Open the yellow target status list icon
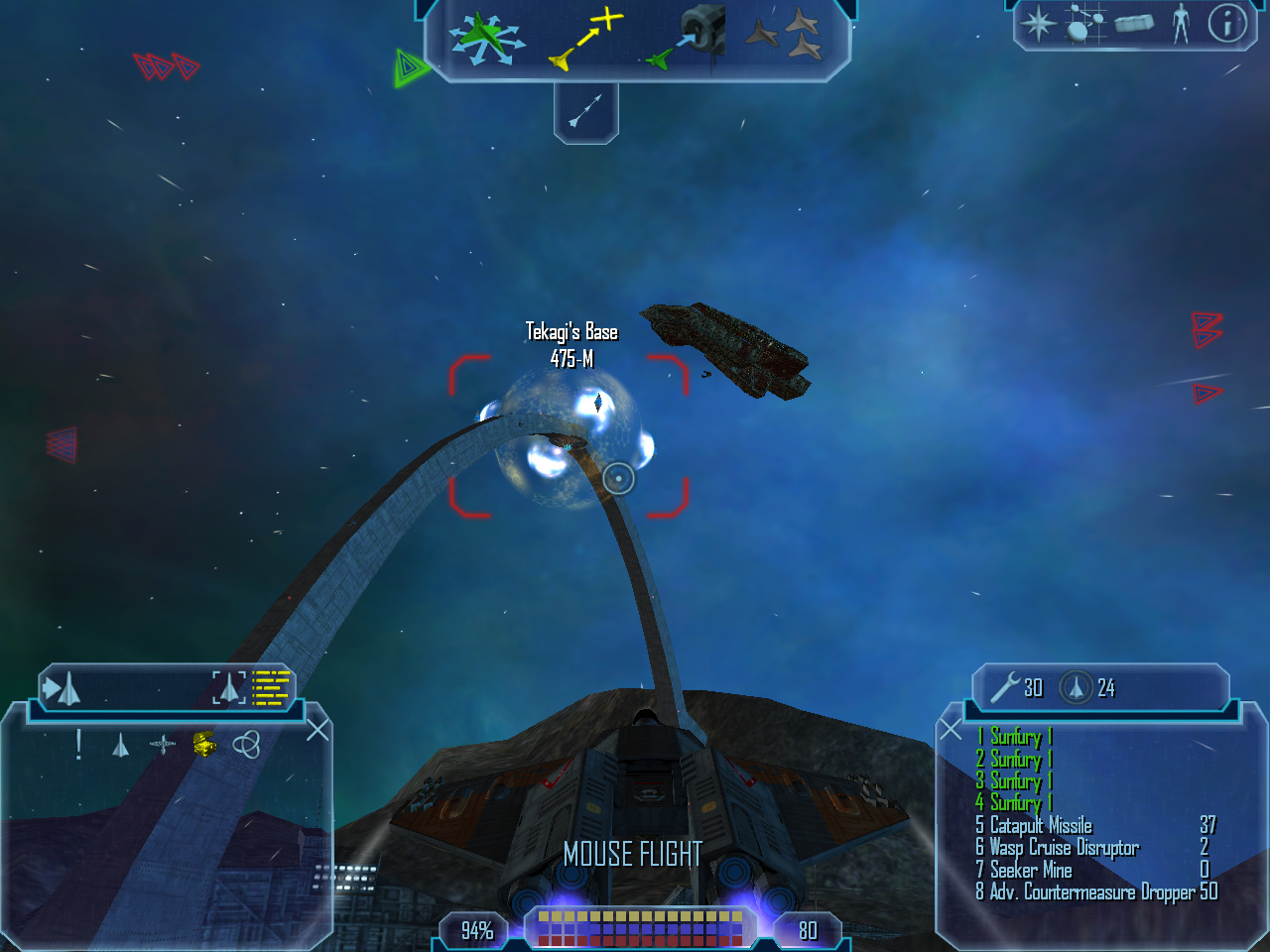The image size is (1270, 952). tap(271, 687)
